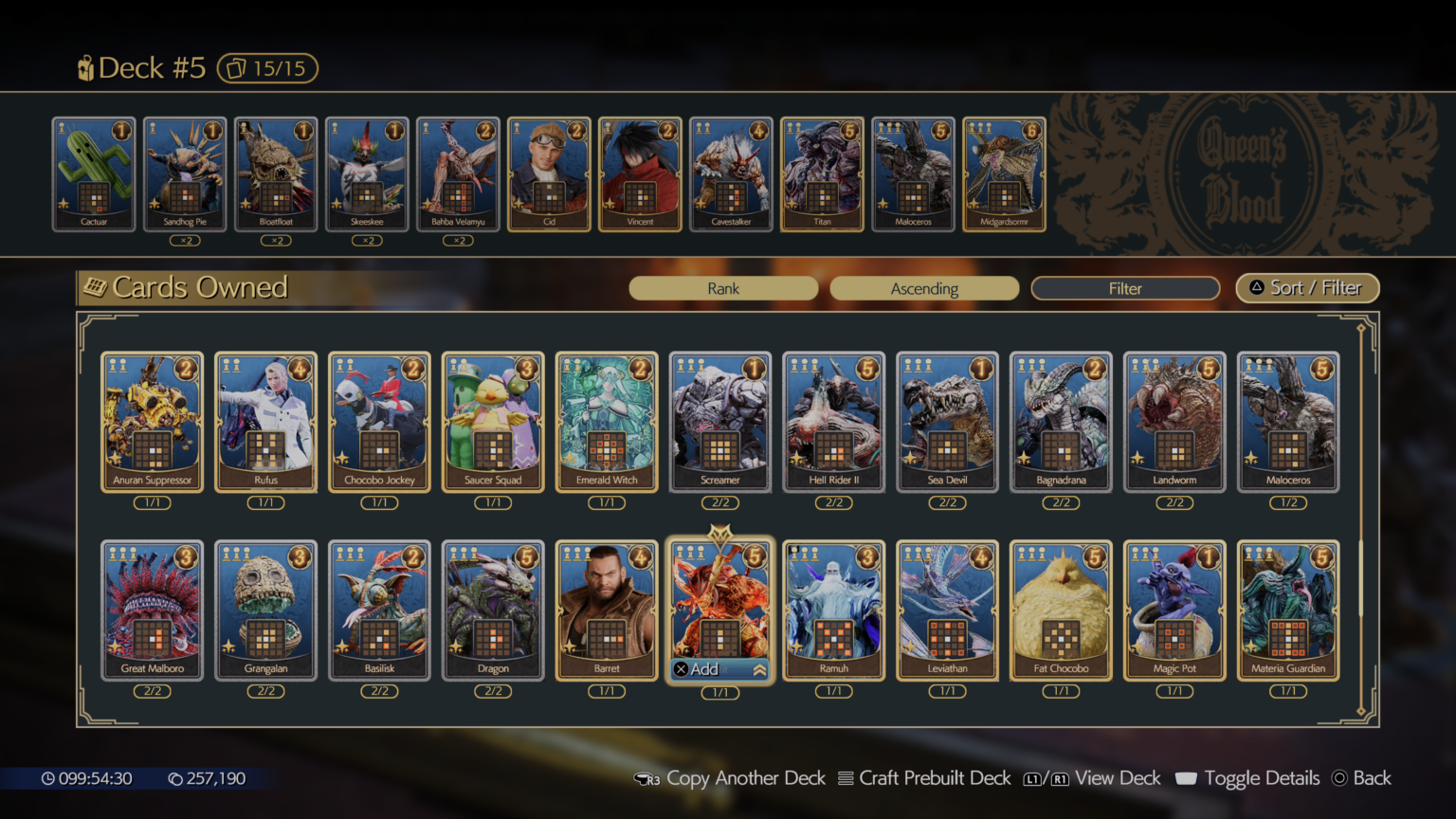Switch sort order from Ascending
Viewport: 1456px width, 819px height.
click(x=924, y=288)
